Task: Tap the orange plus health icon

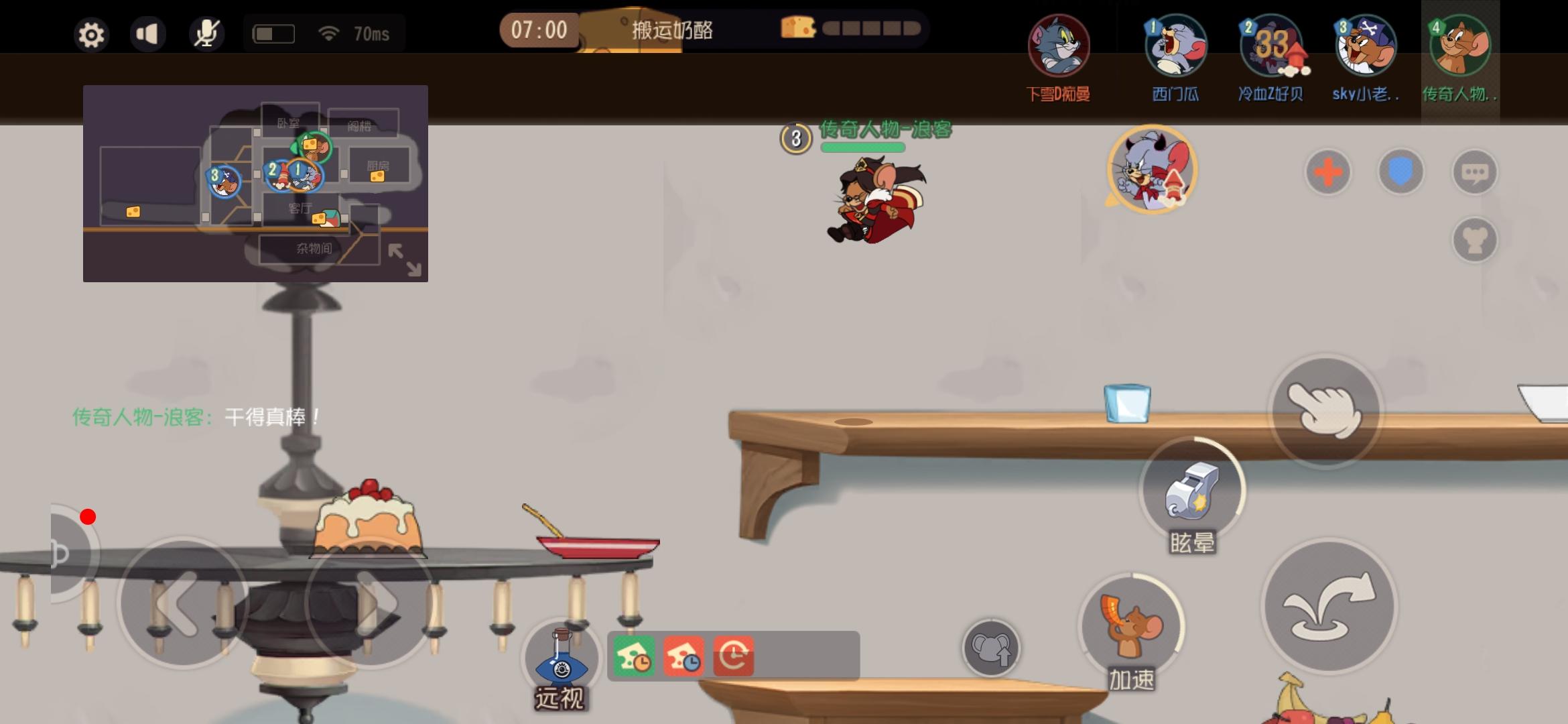Action: (x=1329, y=172)
